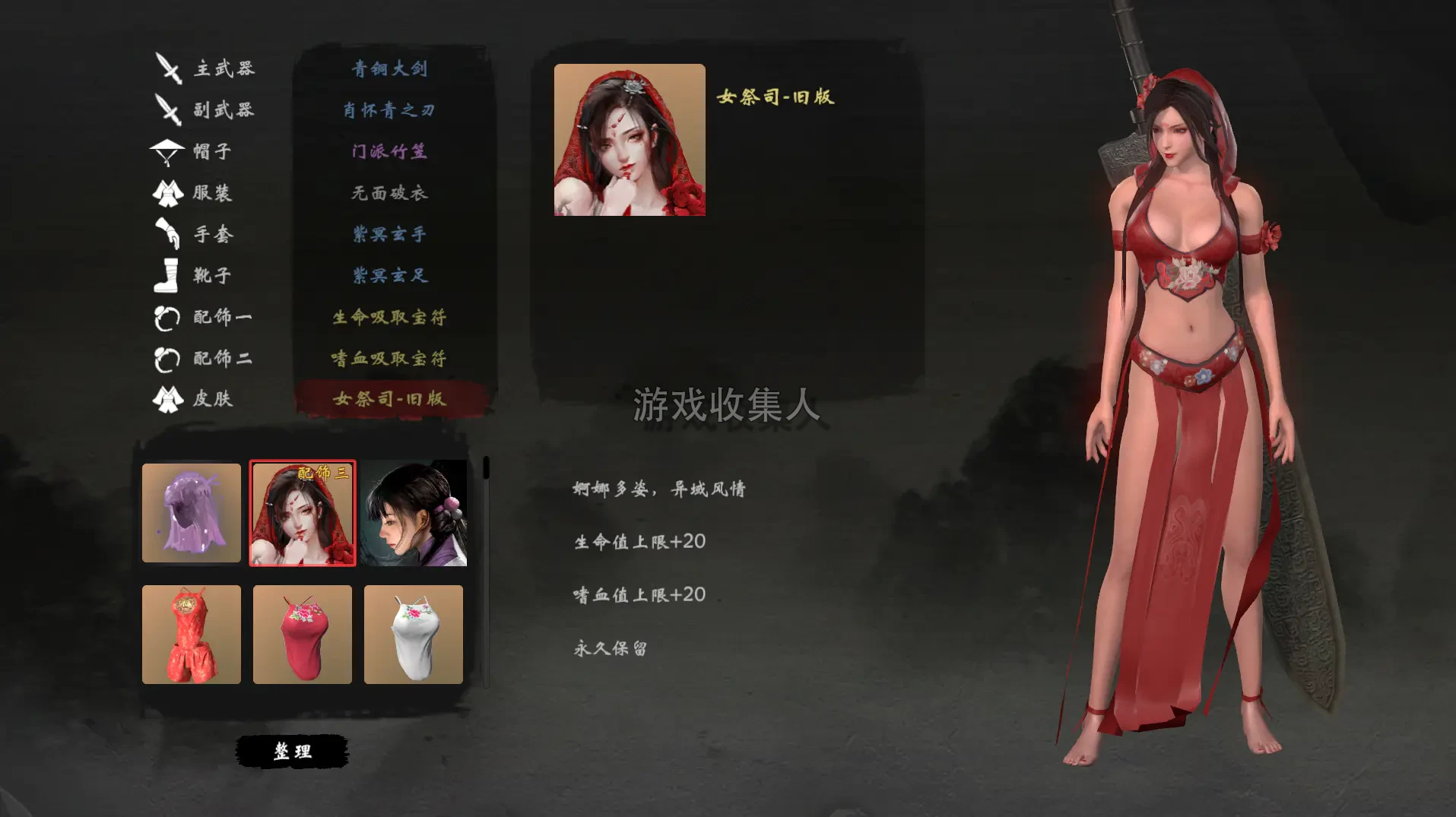
Task: Click the 女祭司-旧版 portrait preview
Action: (629, 141)
